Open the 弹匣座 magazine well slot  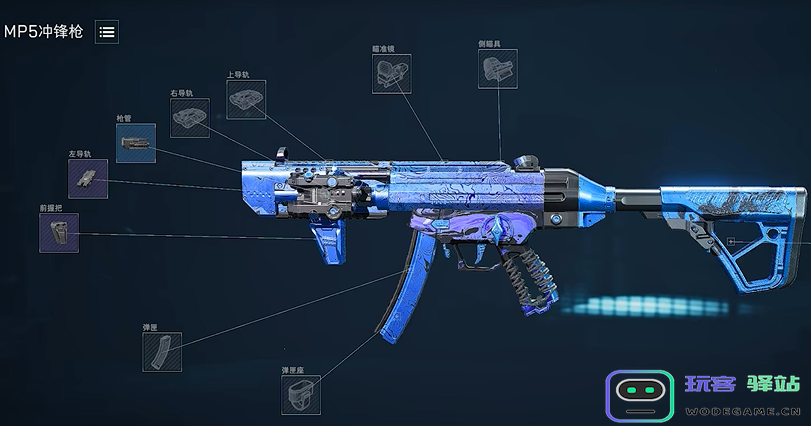pos(301,395)
